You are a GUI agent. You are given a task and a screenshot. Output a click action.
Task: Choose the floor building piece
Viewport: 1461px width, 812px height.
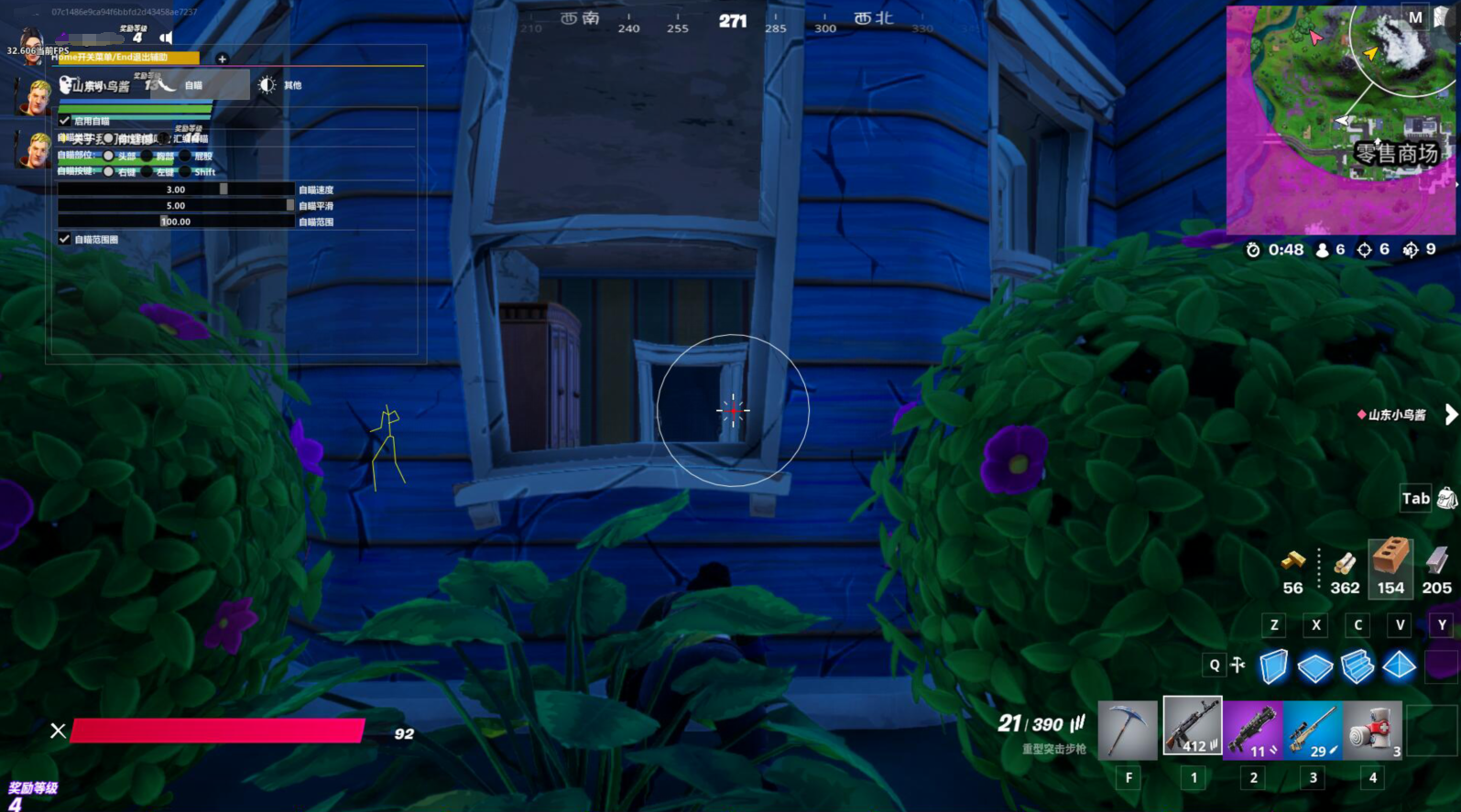pyautogui.click(x=1315, y=667)
